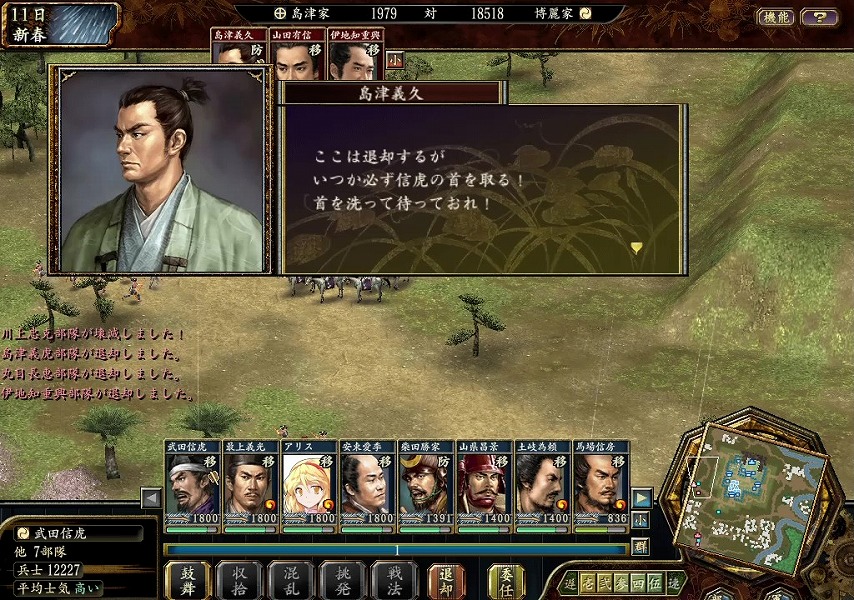The height and width of the screenshot is (600, 854).
Task: Delegate control with the 委任 button
Action: click(506, 579)
